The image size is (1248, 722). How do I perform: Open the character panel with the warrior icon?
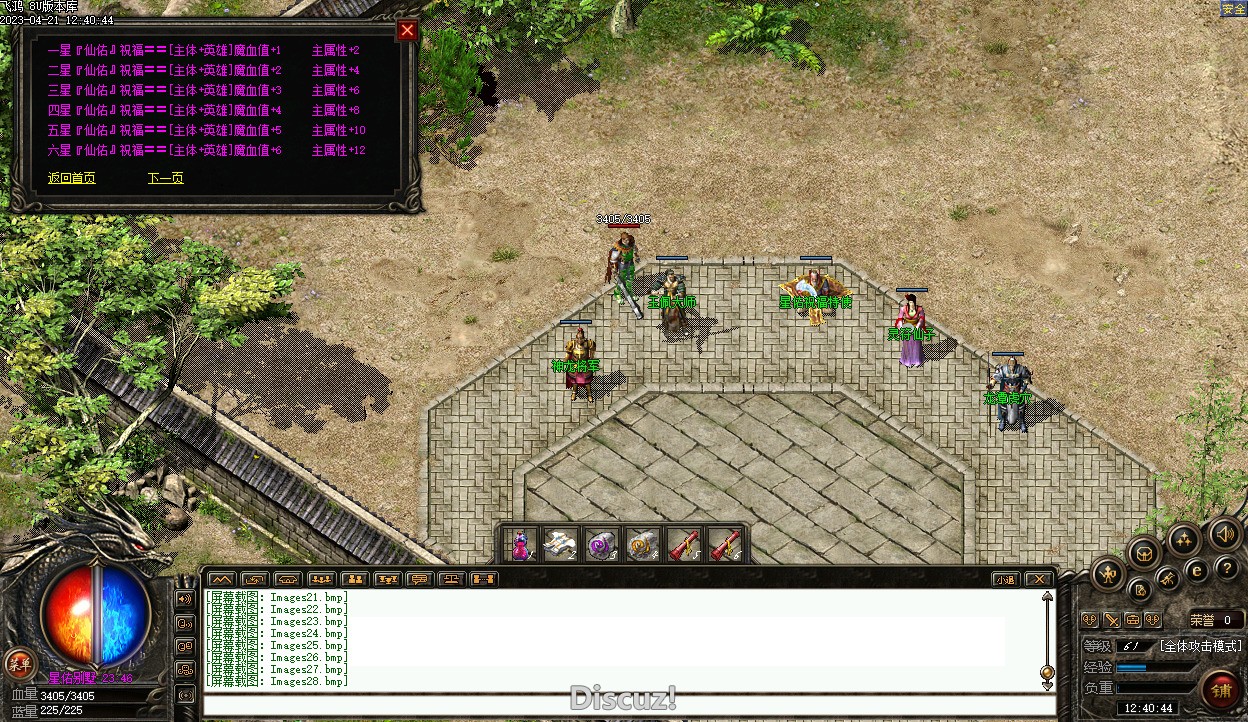coord(1109,573)
